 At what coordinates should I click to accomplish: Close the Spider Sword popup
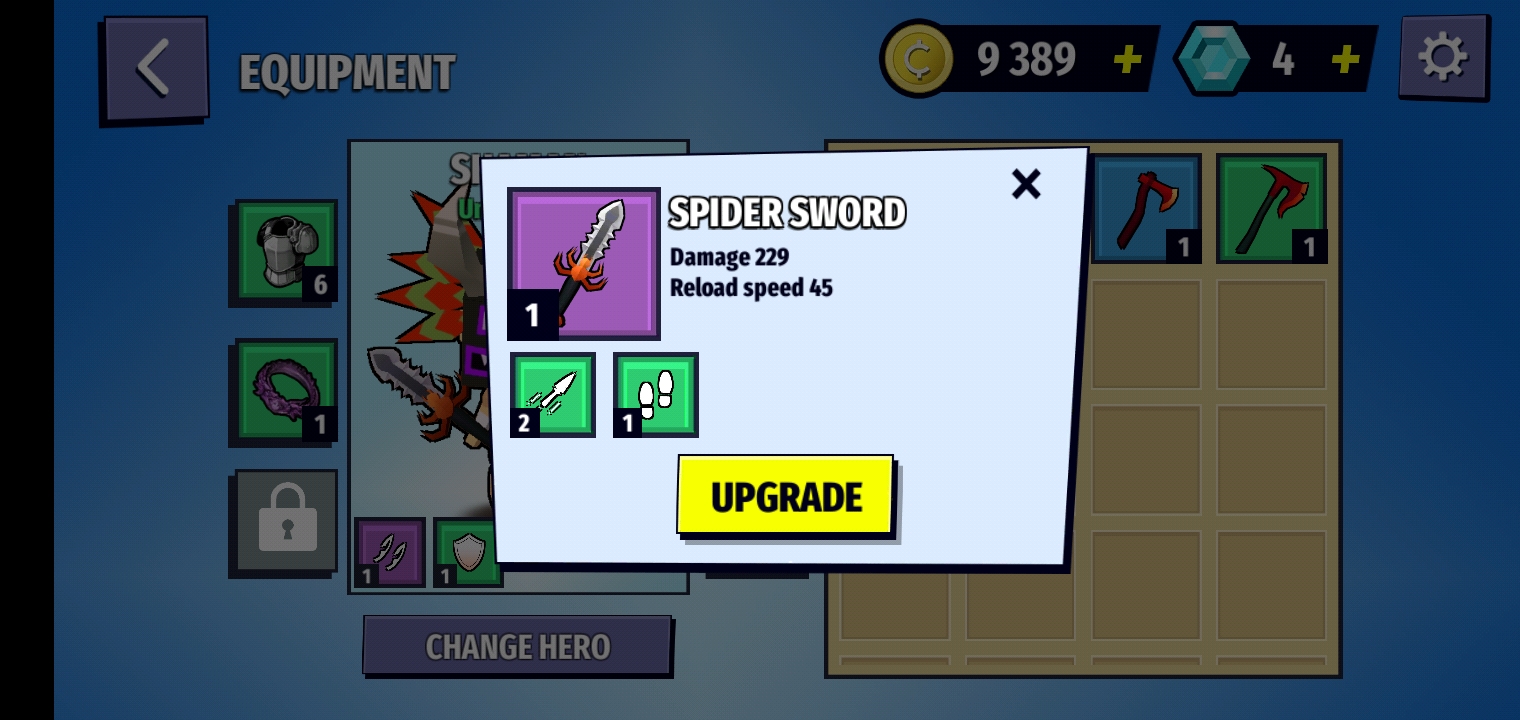1026,184
